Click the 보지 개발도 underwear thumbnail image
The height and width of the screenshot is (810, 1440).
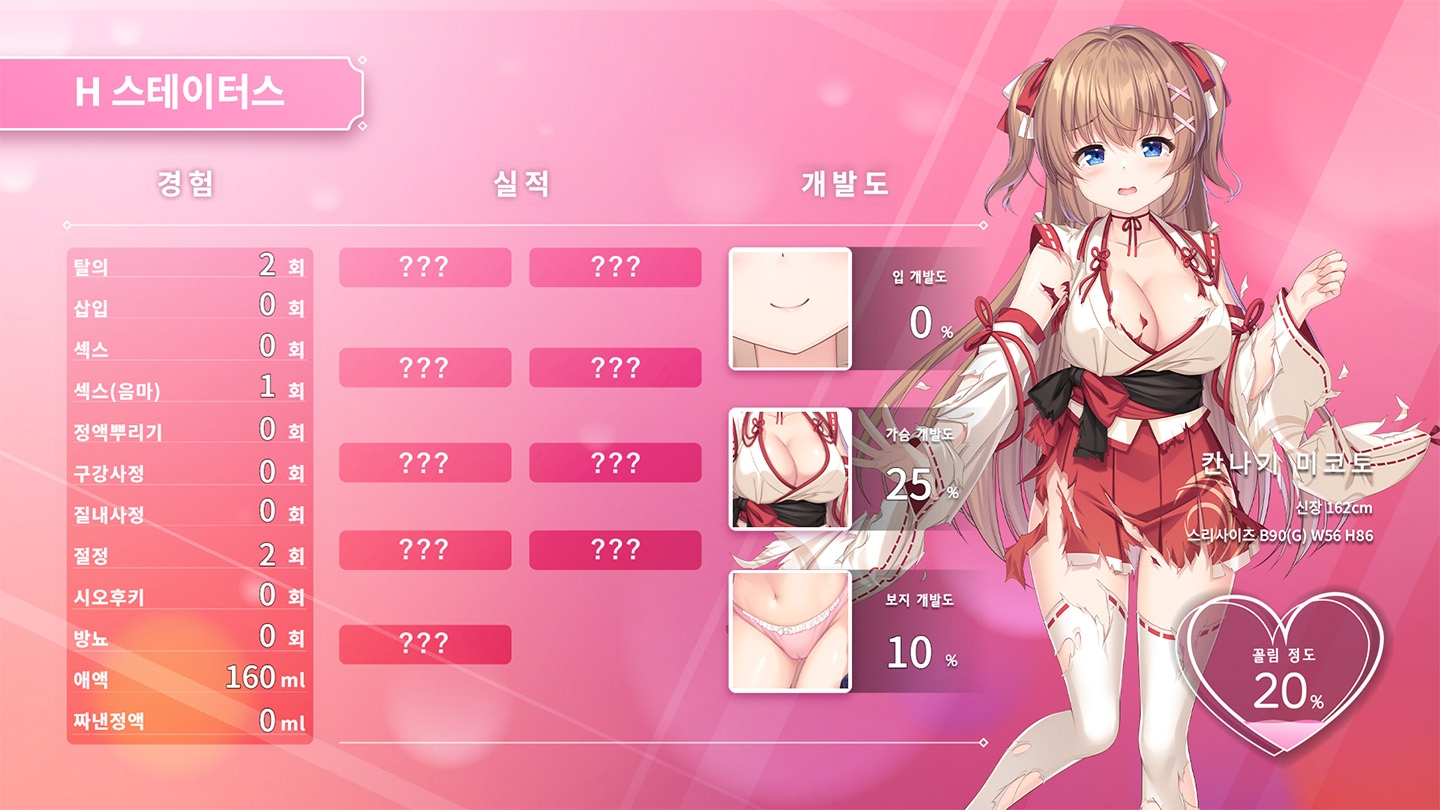(x=790, y=630)
